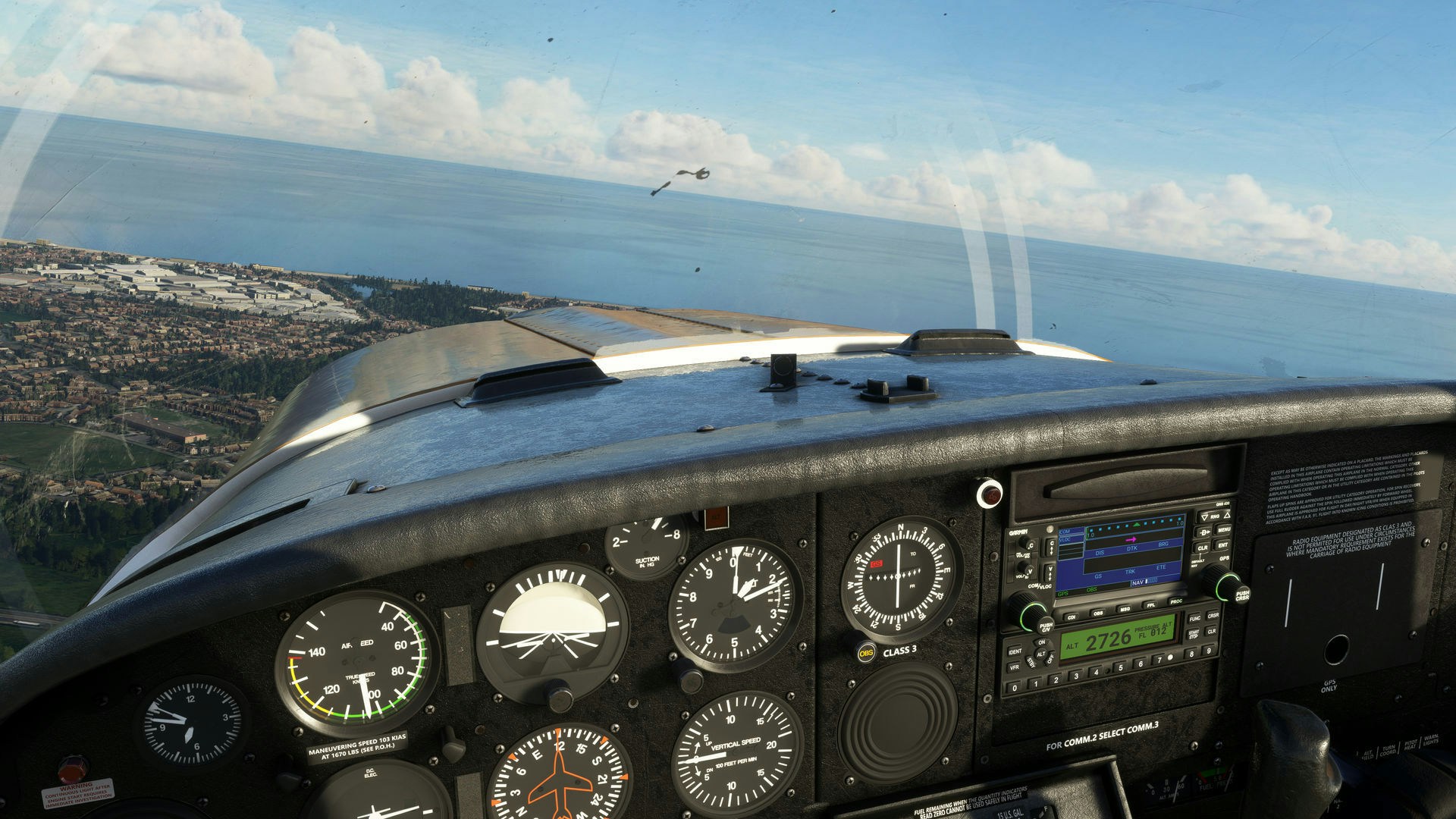The width and height of the screenshot is (1456, 819).
Task: Turn the transponder ON
Action: [x=1040, y=643]
